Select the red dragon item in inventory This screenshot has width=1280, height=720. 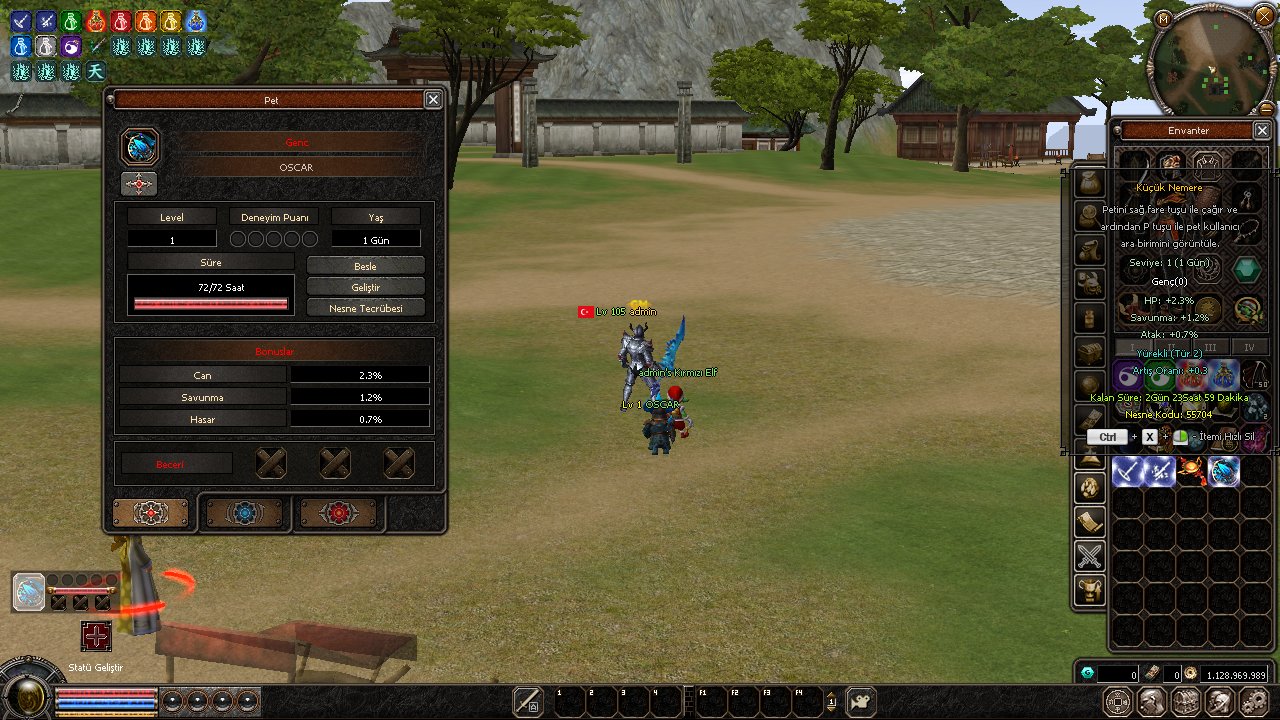[1191, 471]
